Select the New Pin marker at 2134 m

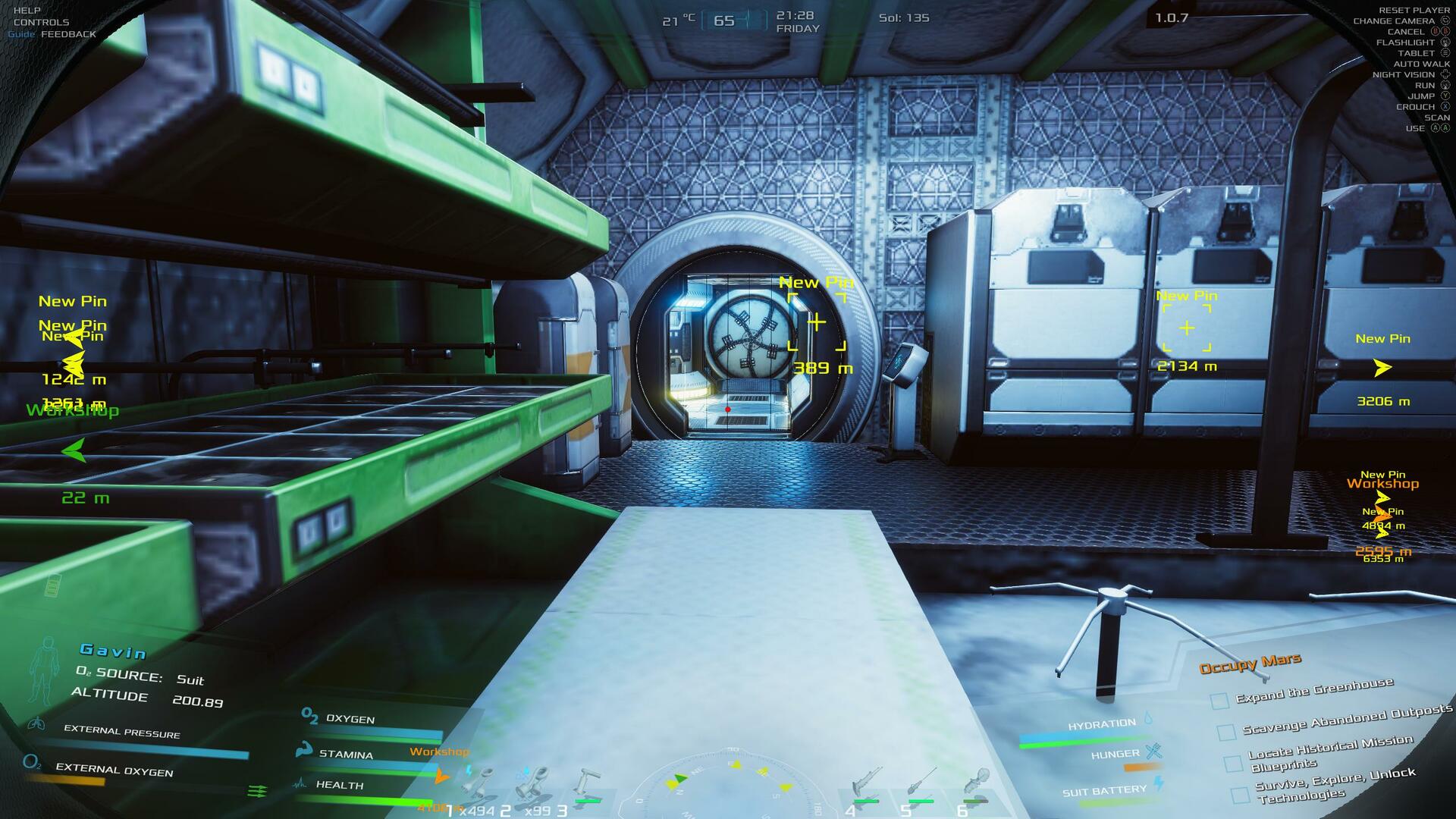point(1187,328)
